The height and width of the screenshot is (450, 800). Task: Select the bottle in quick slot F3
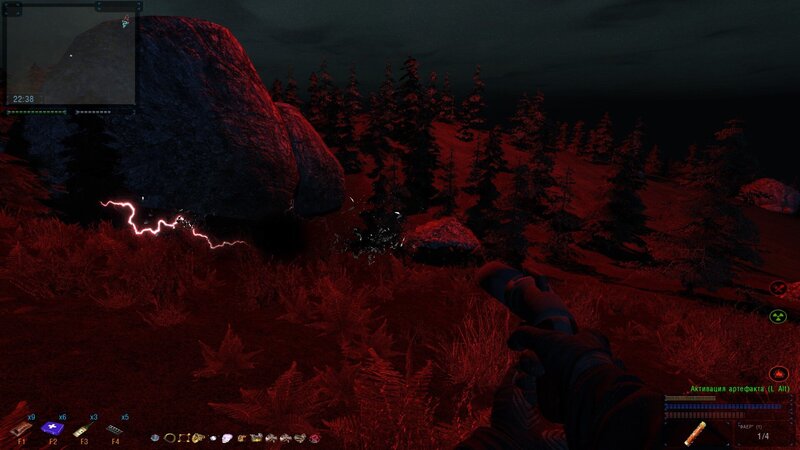[x=84, y=428]
